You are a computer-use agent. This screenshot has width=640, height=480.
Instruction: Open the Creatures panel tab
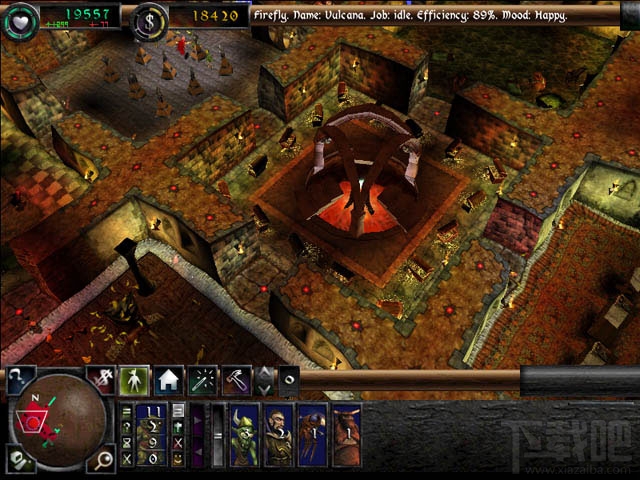coord(135,380)
